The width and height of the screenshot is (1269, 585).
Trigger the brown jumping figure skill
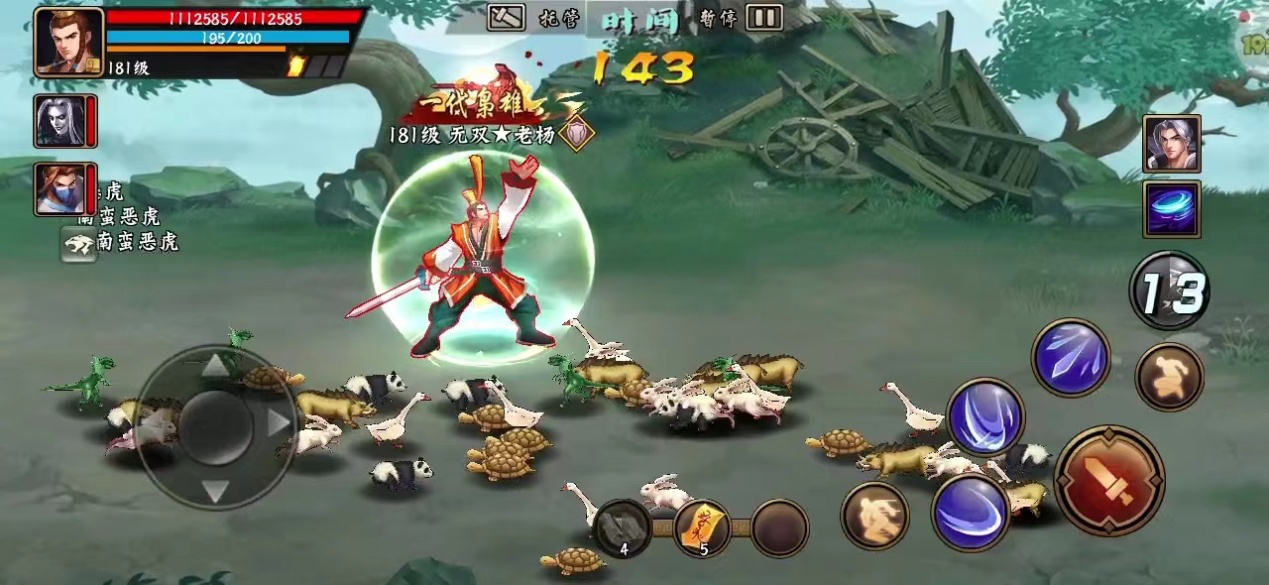1169,377
